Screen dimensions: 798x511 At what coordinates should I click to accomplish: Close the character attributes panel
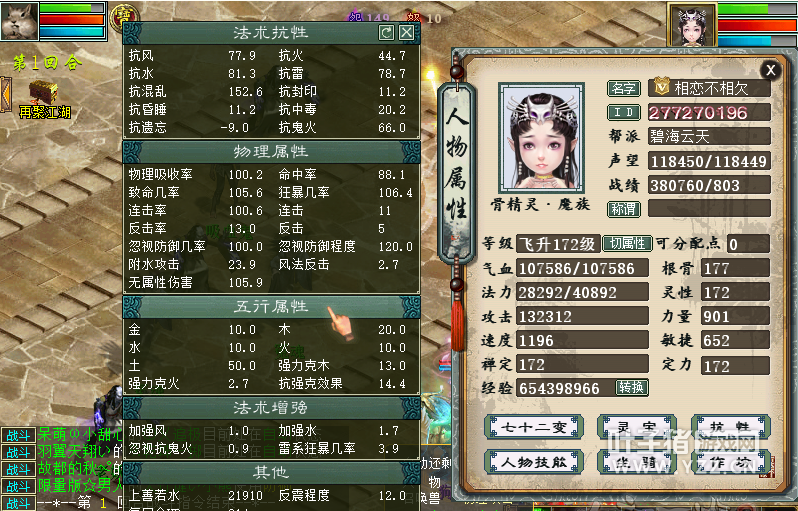pyautogui.click(x=770, y=69)
